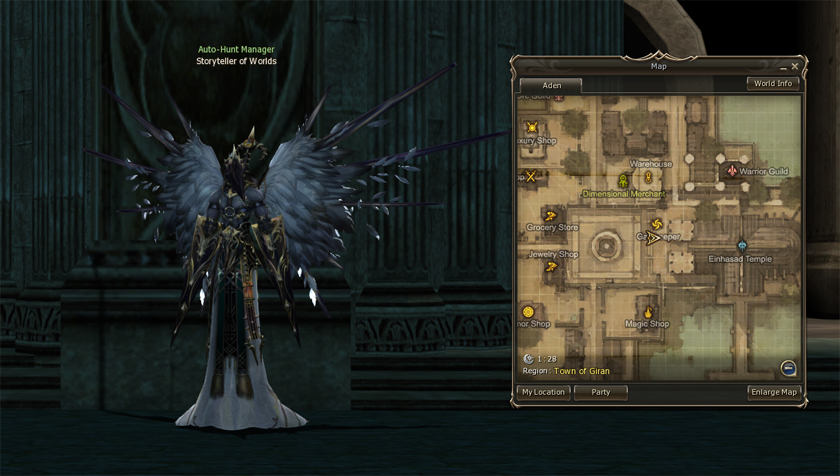The height and width of the screenshot is (476, 840).
Task: Open World Info
Action: (x=773, y=84)
